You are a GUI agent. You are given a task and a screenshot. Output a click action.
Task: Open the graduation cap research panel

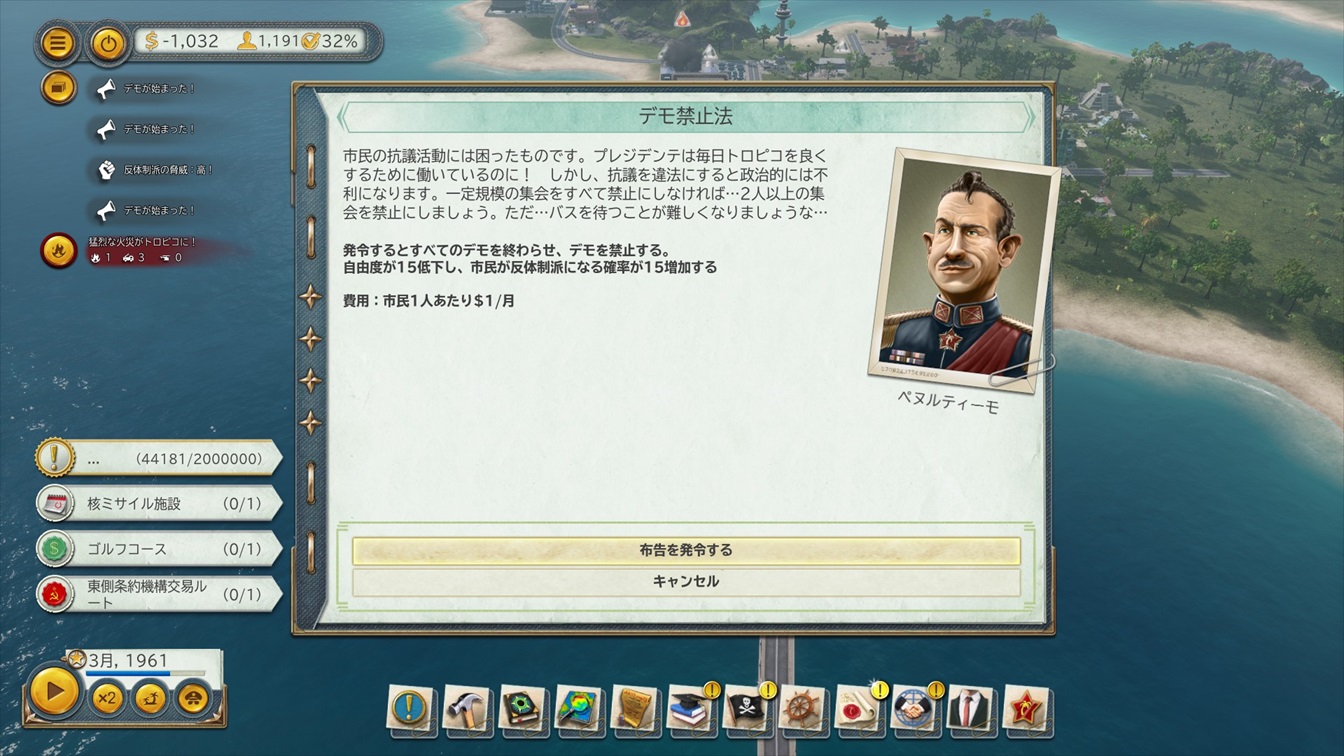pos(689,708)
